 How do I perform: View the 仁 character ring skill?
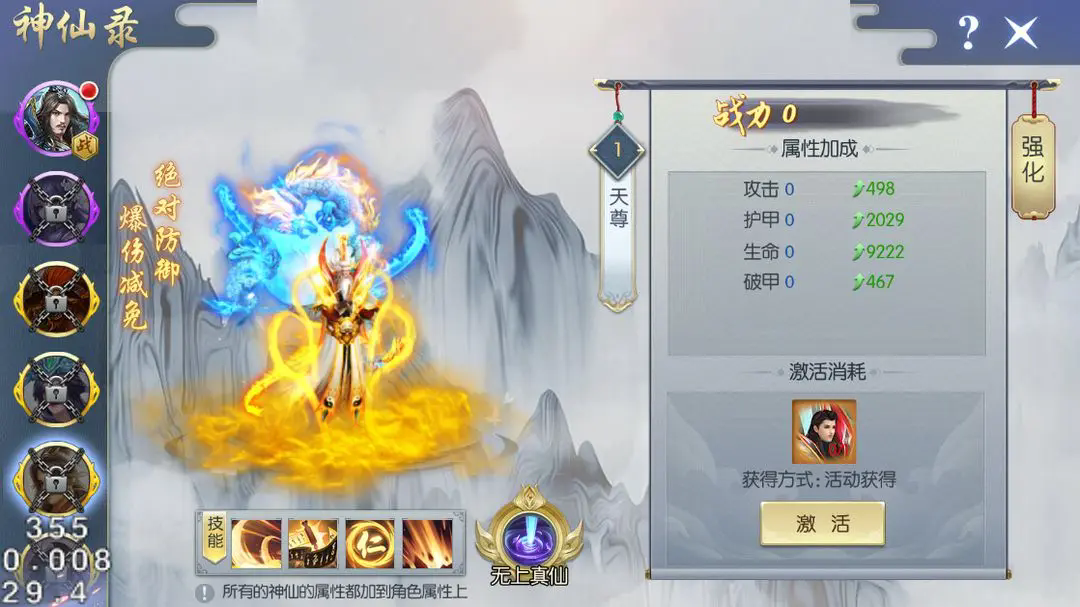pyautogui.click(x=370, y=543)
